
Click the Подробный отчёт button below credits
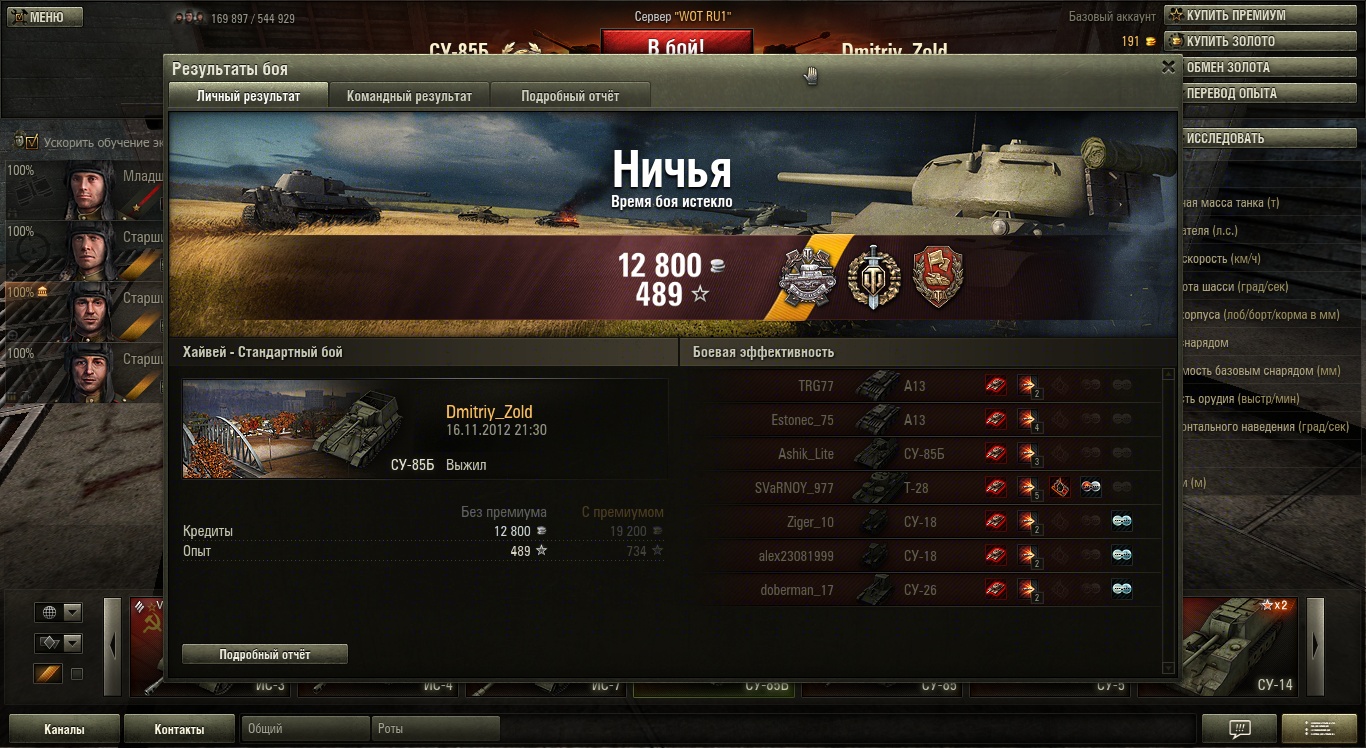pyautogui.click(x=265, y=655)
